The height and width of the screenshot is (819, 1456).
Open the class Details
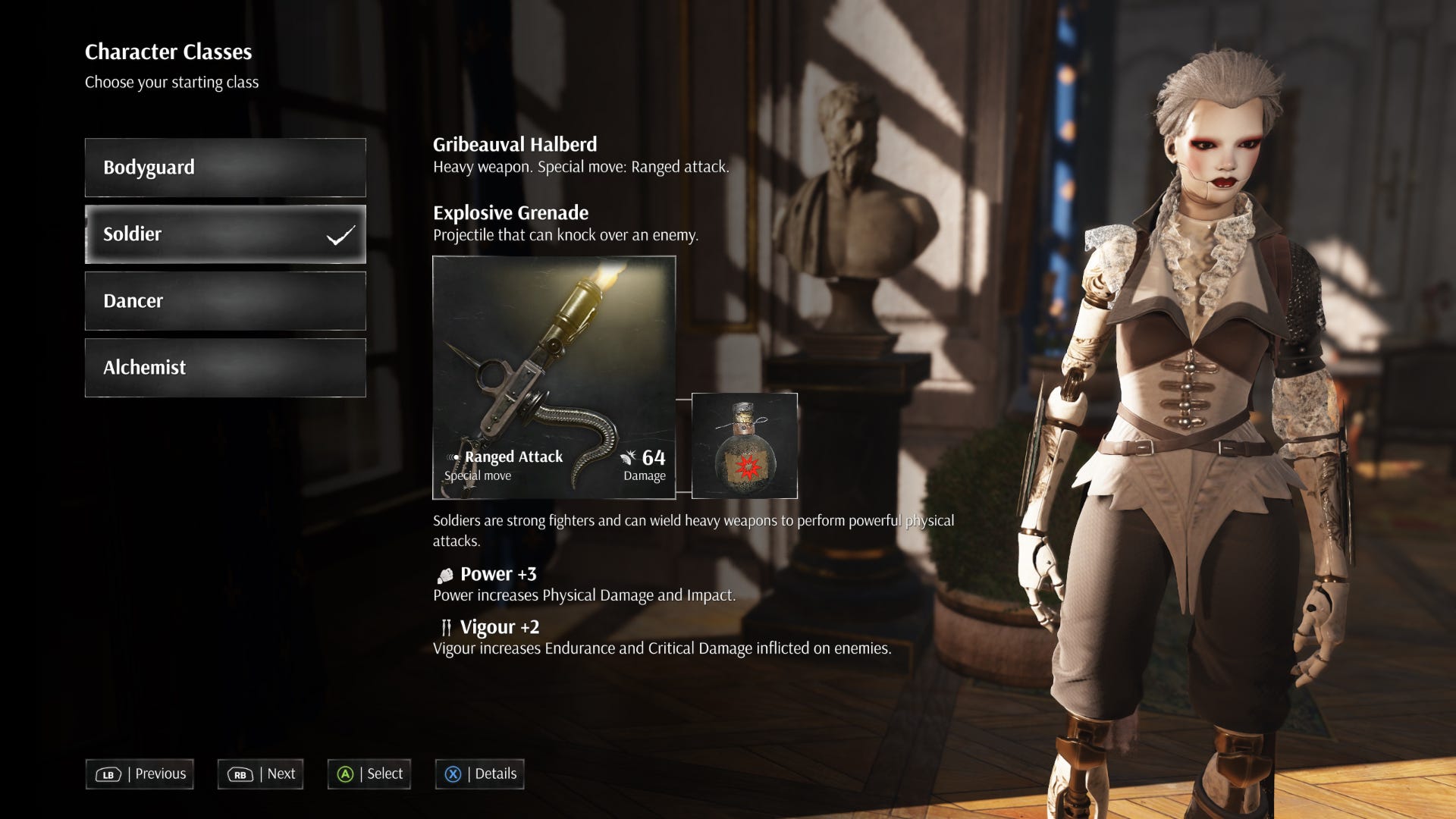tap(479, 774)
